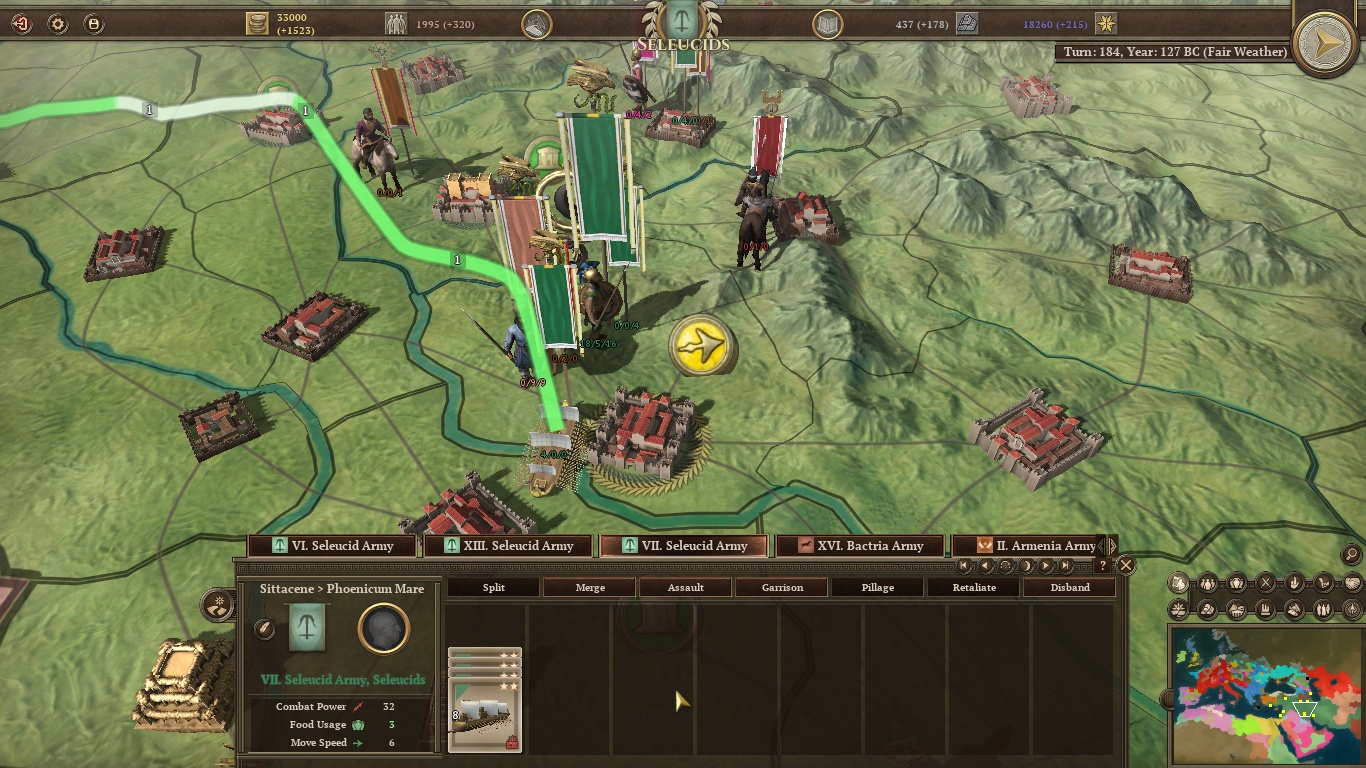Set the army to Retaliate
1366x768 pixels.
point(974,588)
